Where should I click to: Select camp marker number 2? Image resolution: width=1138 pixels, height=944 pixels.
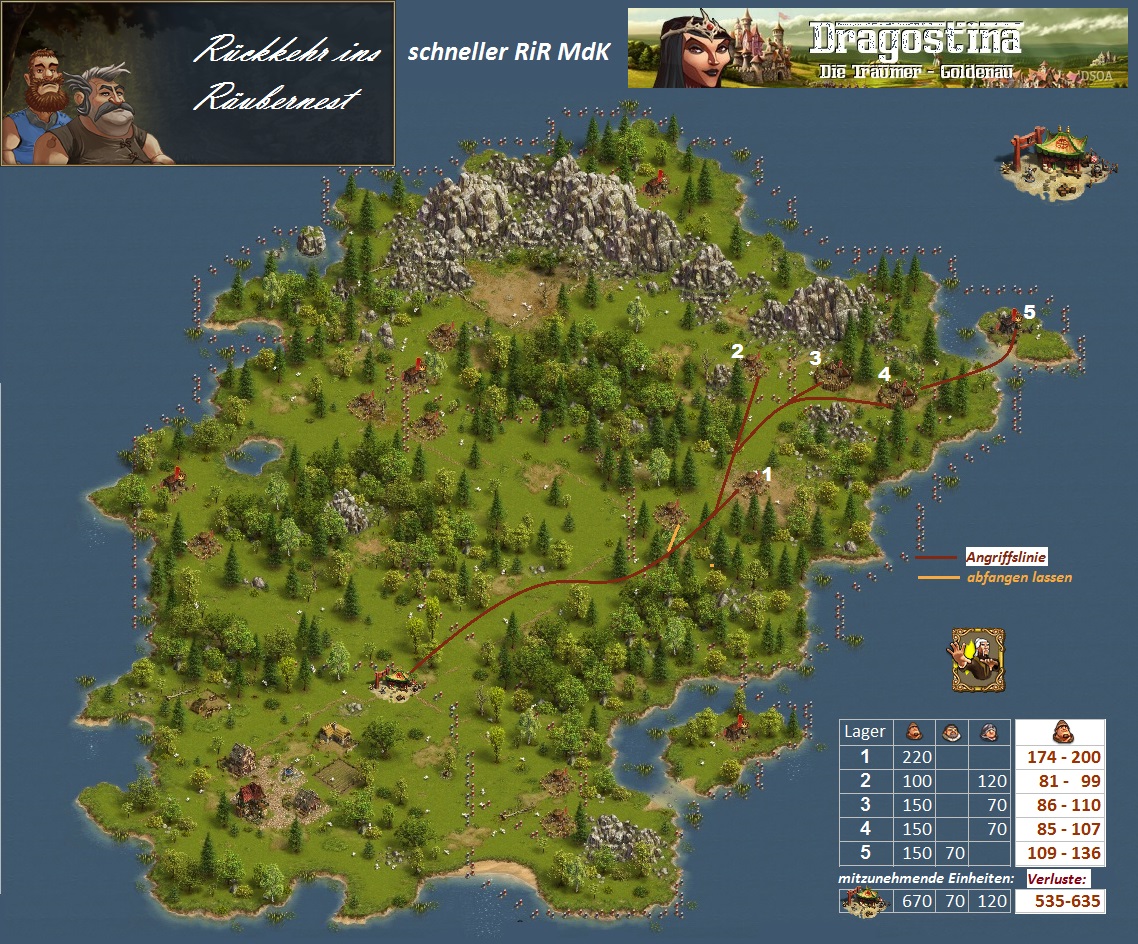(737, 351)
